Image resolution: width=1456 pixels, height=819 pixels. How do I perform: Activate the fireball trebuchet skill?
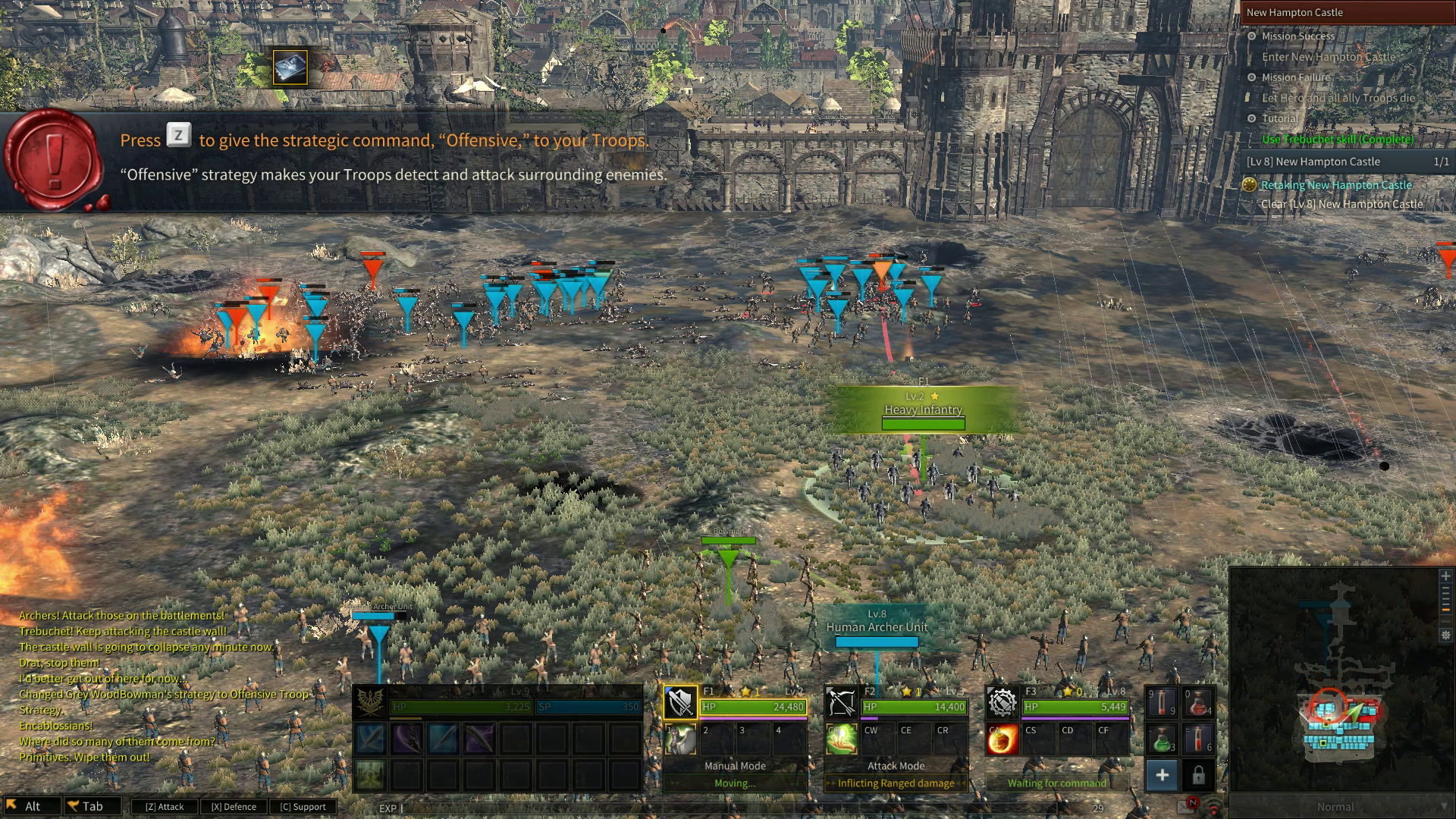[x=1002, y=739]
